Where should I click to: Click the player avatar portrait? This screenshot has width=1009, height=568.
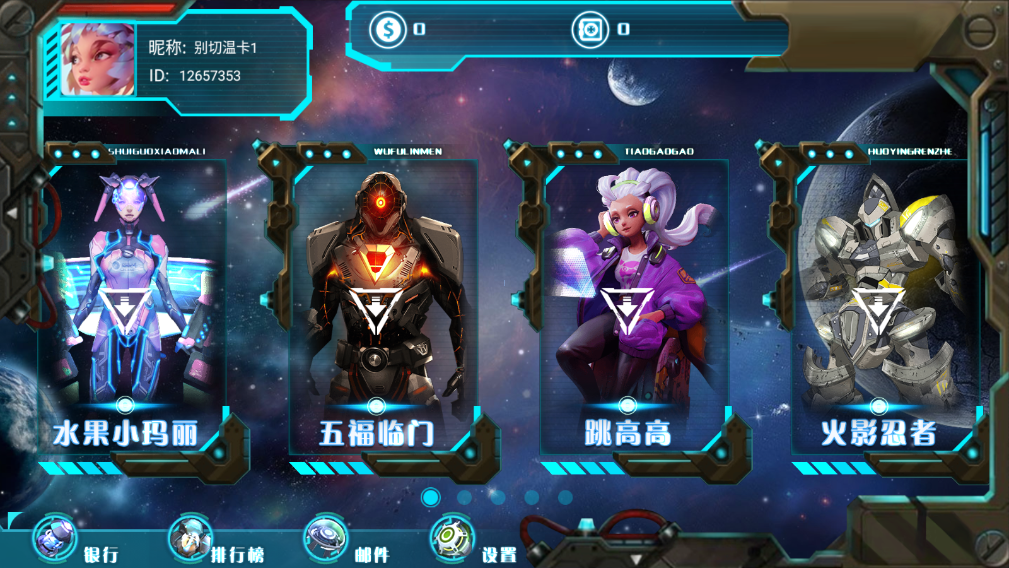pyautogui.click(x=97, y=59)
